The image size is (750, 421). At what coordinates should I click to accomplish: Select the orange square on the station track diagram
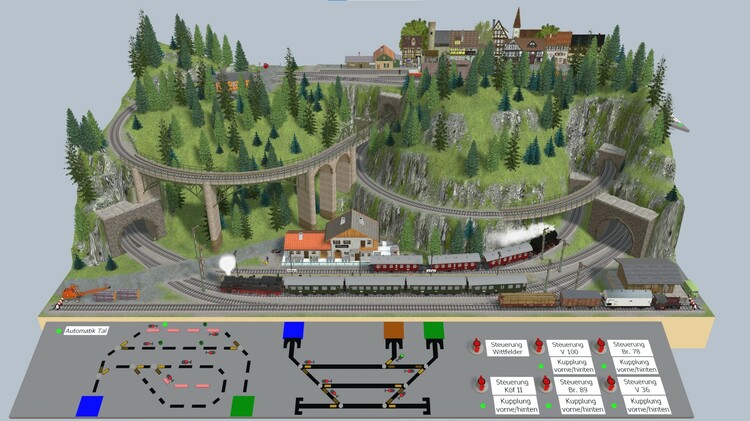click(393, 331)
